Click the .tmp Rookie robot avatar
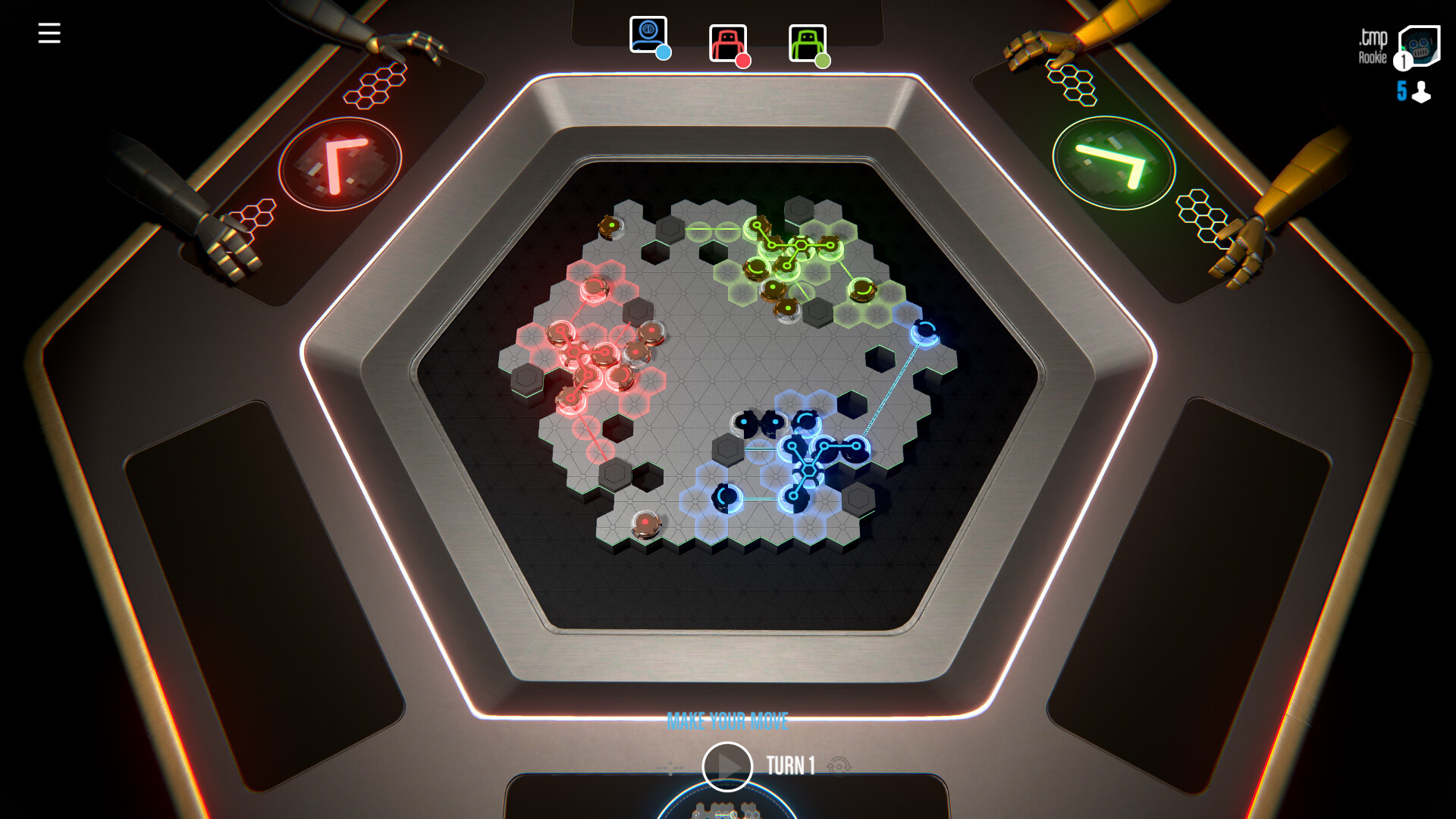 (x=1421, y=44)
